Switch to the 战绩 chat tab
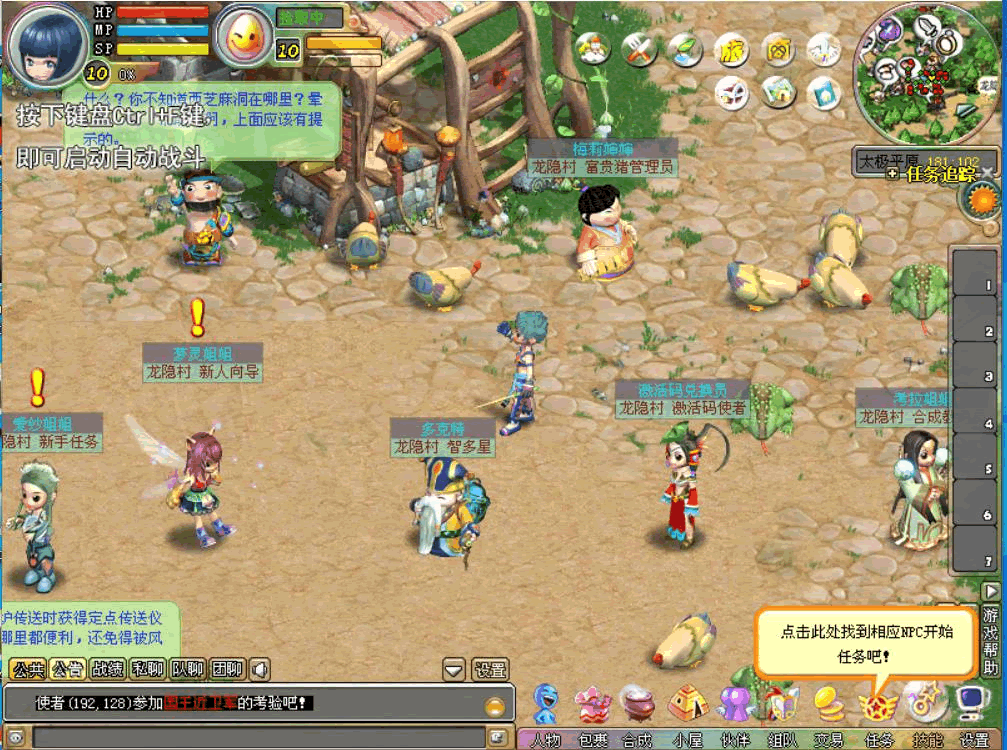Screen dimensions: 1007x750 pos(107,669)
